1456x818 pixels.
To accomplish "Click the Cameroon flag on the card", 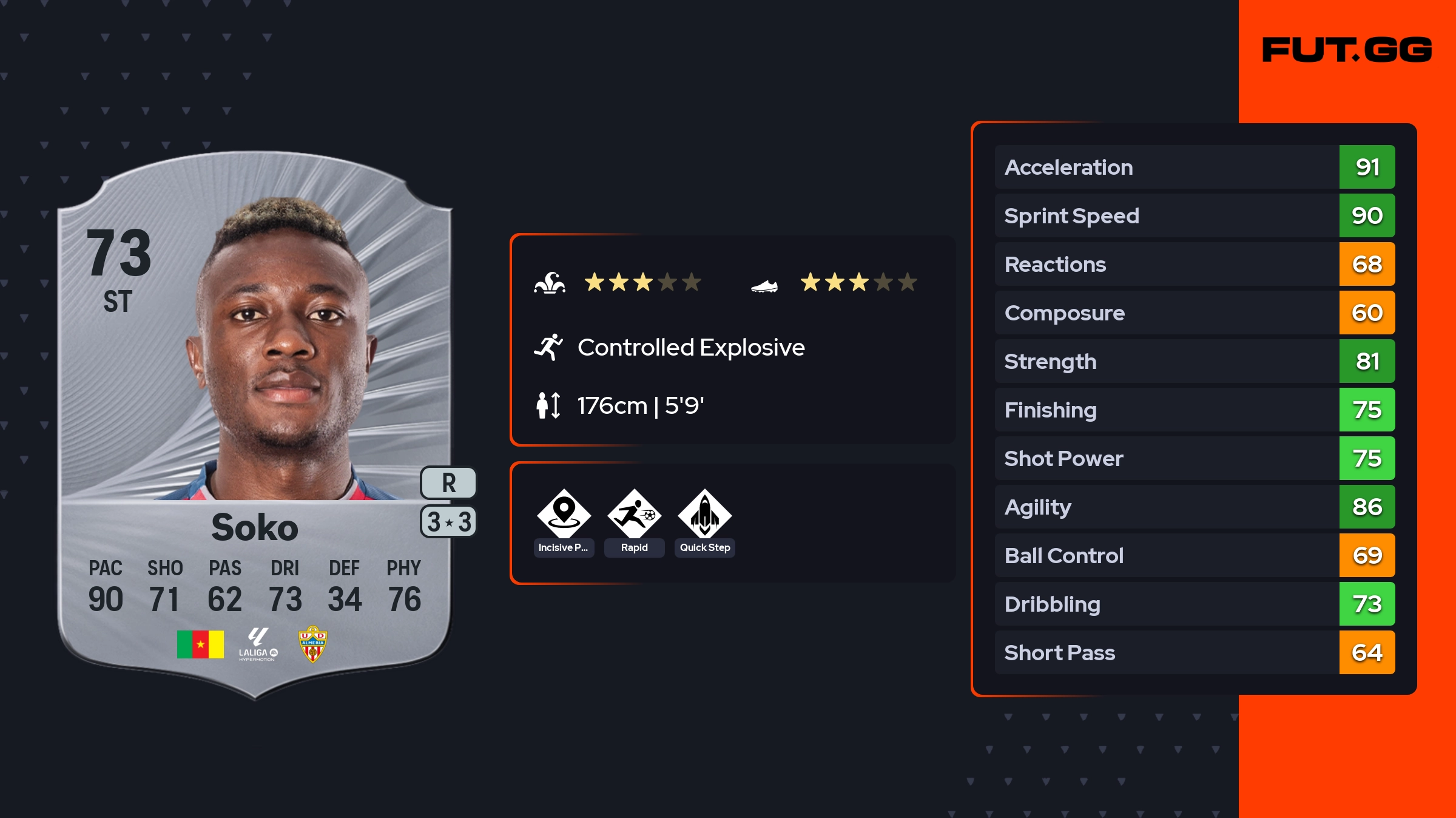I will [x=200, y=644].
